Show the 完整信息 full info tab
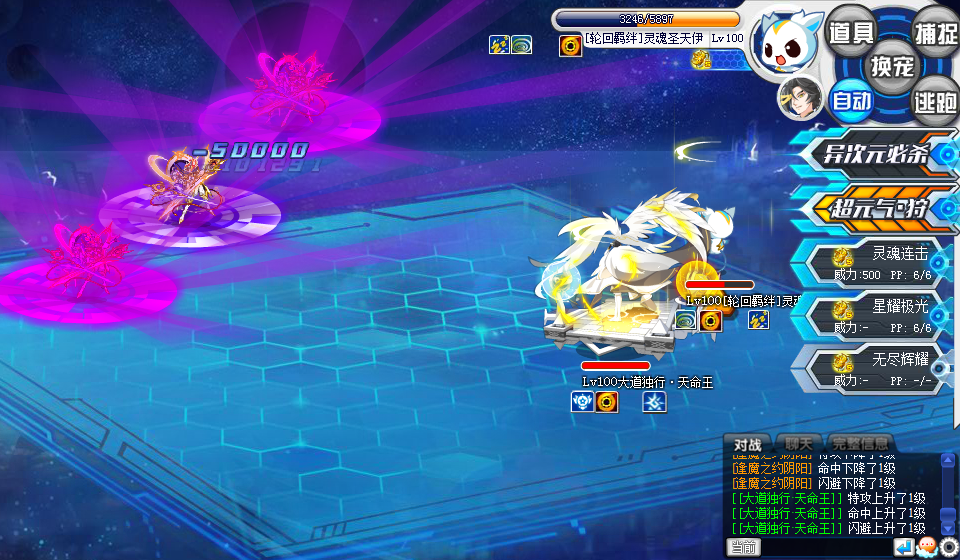Viewport: 960px width, 560px height. click(x=858, y=444)
